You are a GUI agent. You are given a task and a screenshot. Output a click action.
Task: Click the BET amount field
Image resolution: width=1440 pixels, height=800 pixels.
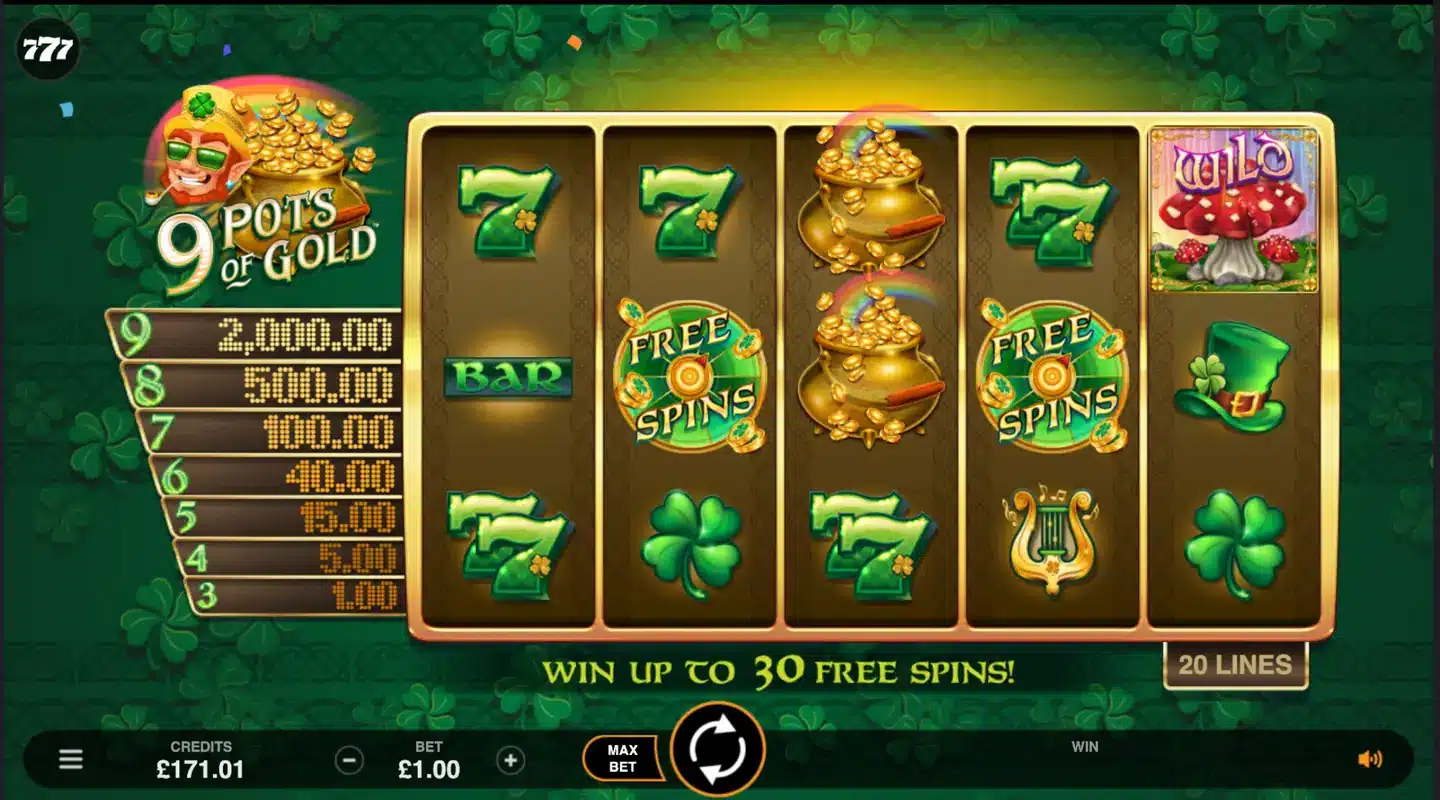click(430, 760)
